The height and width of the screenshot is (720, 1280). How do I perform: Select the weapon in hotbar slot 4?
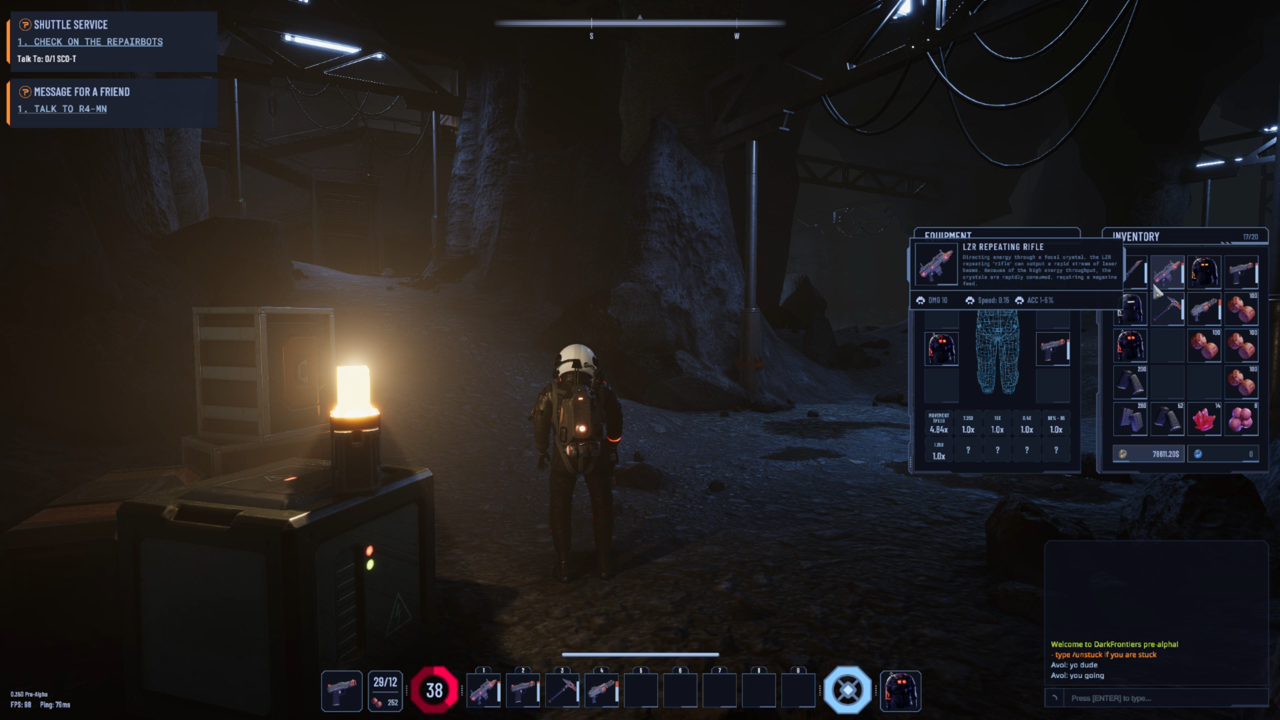click(x=601, y=691)
